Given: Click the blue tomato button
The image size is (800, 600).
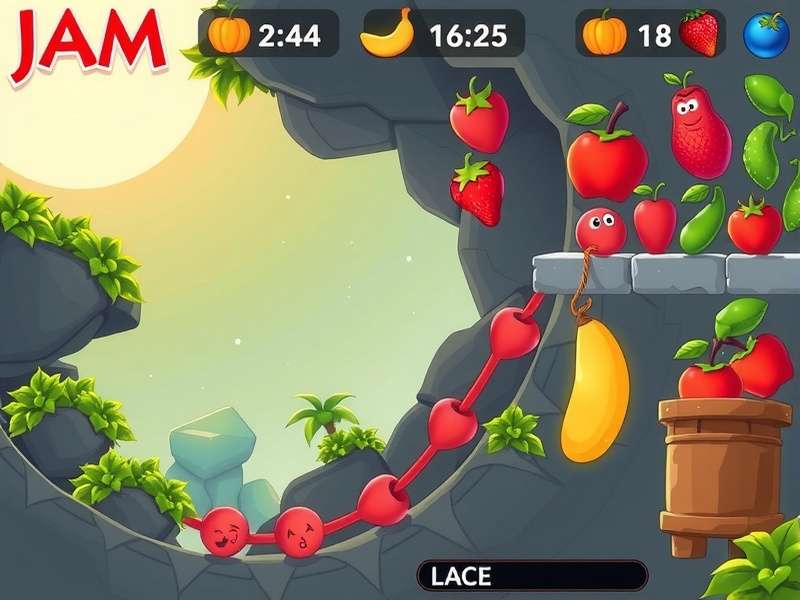Looking at the screenshot, I should pos(767,35).
